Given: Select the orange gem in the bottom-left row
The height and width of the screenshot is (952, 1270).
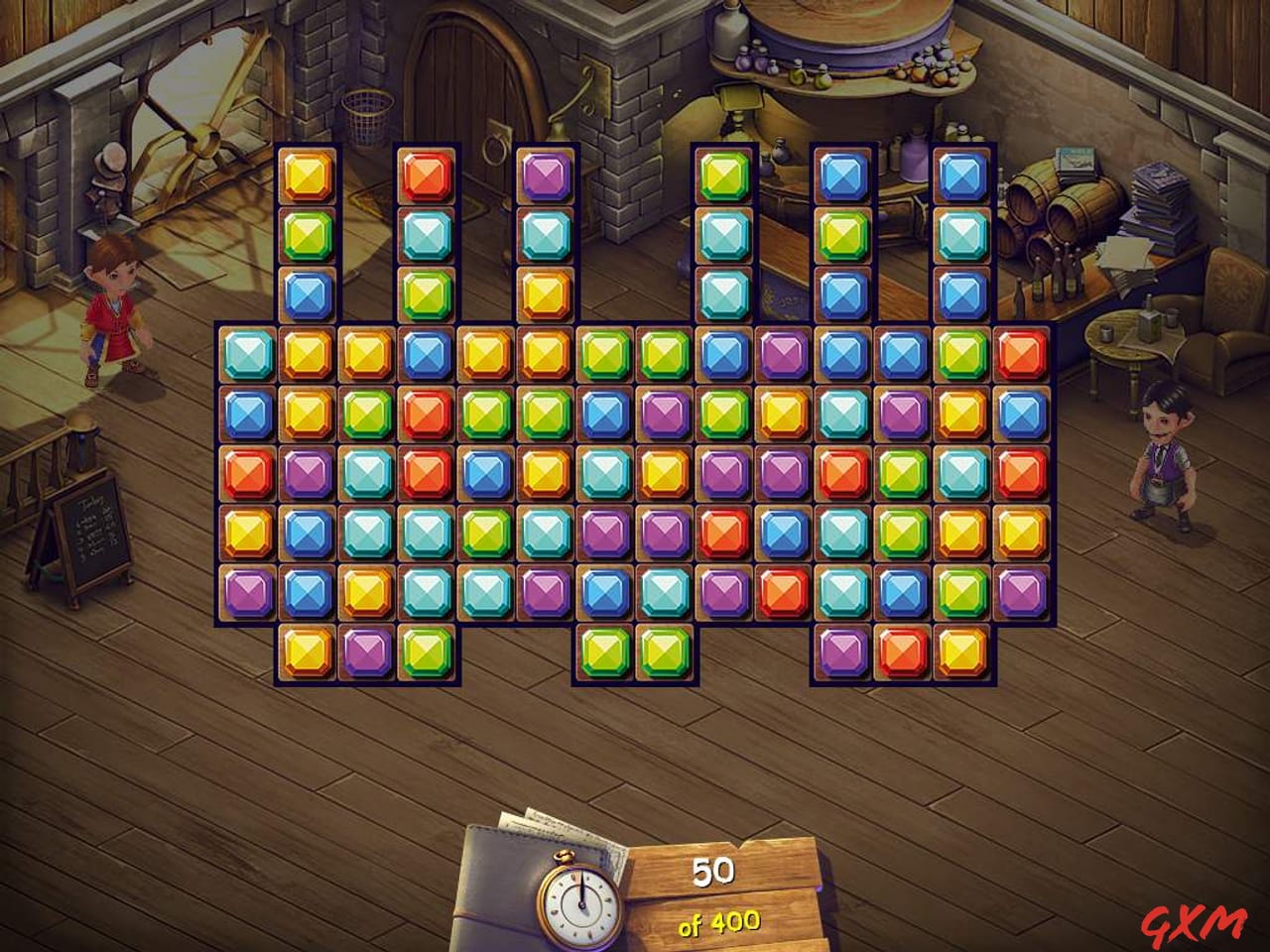Looking at the screenshot, I should coord(306,653).
